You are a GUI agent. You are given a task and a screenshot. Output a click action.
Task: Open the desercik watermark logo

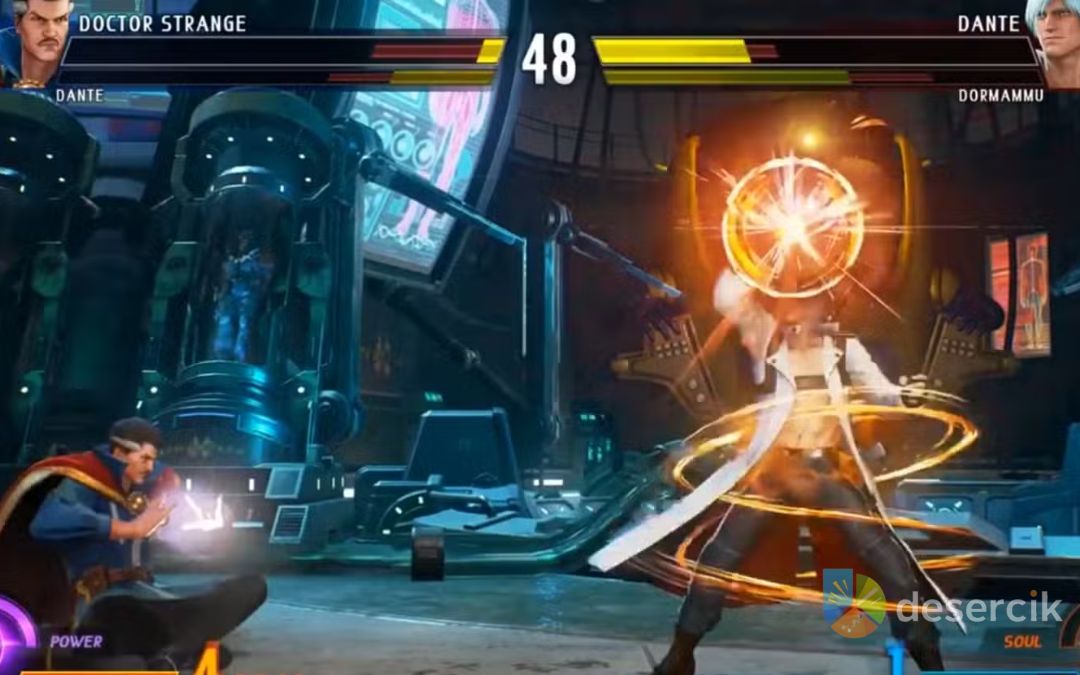point(853,603)
